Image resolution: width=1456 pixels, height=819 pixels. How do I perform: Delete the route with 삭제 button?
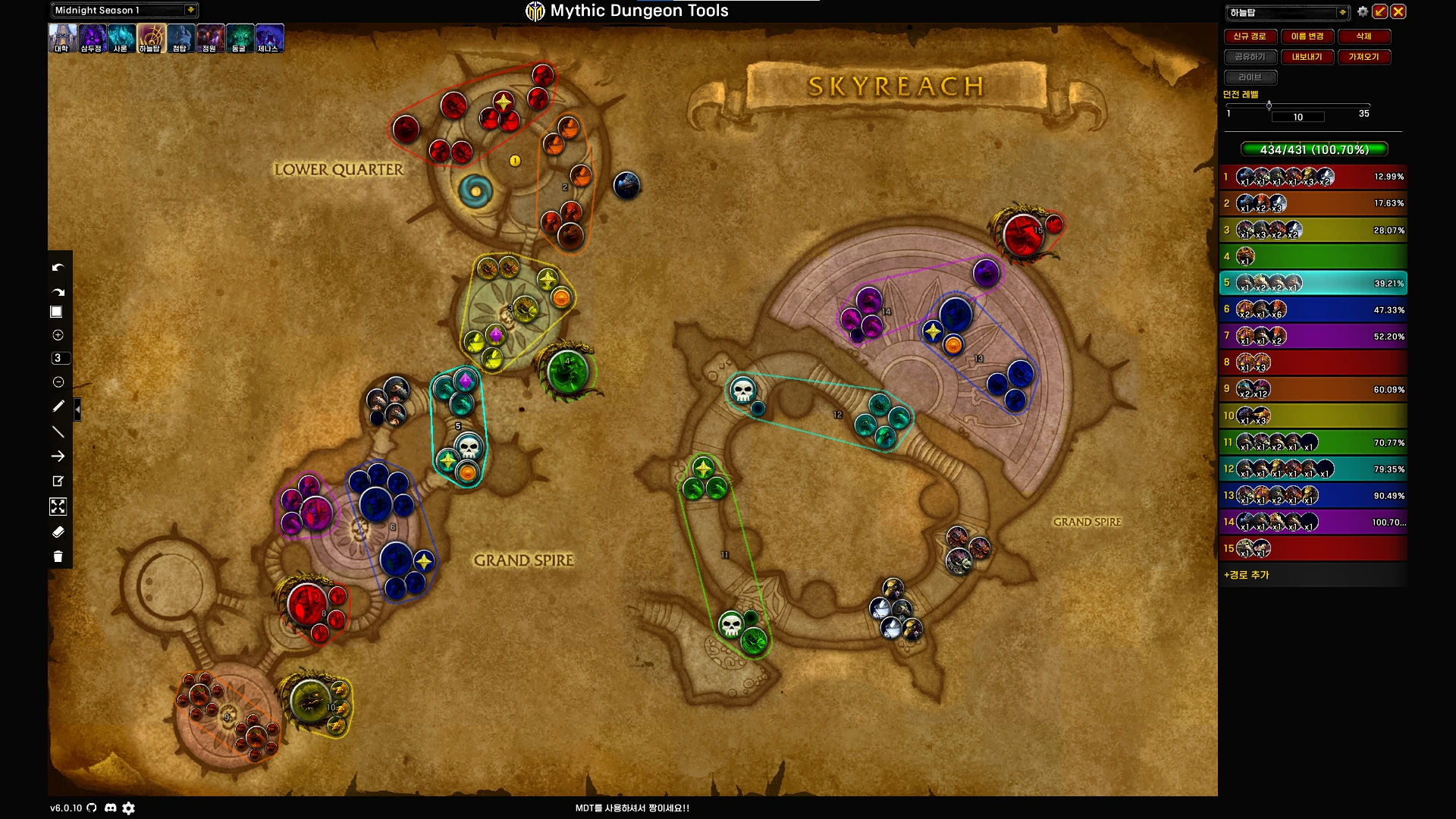pos(1363,36)
